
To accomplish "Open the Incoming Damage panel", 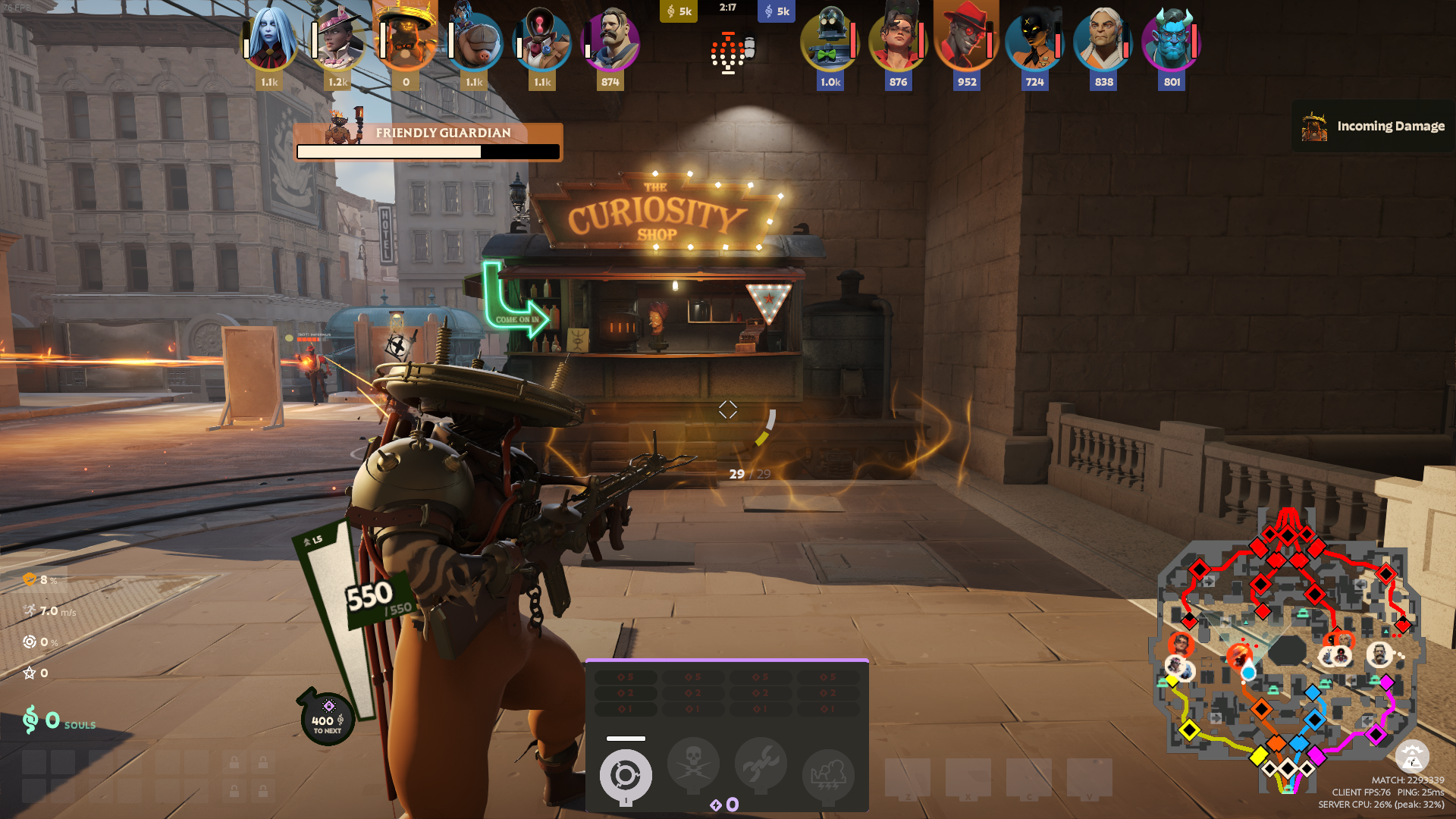I will [x=1374, y=127].
